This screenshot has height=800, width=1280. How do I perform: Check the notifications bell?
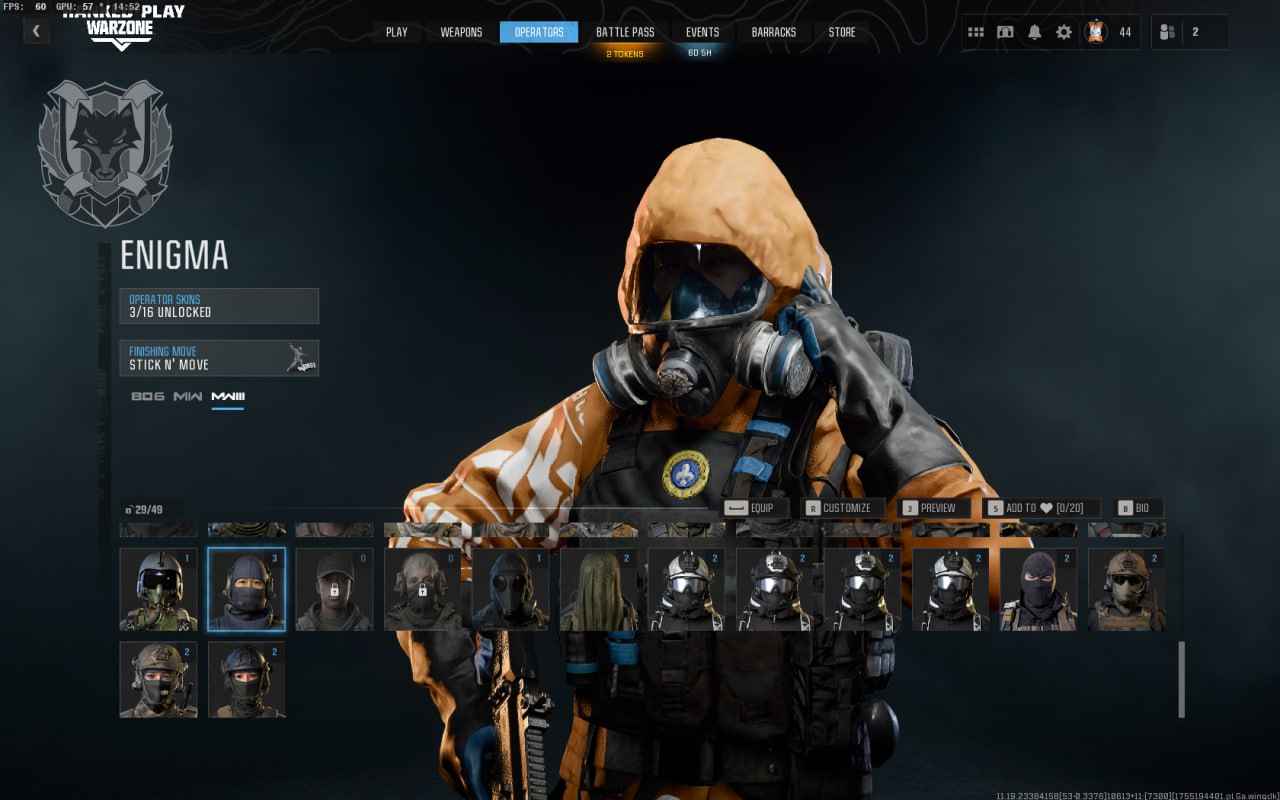pos(1034,32)
